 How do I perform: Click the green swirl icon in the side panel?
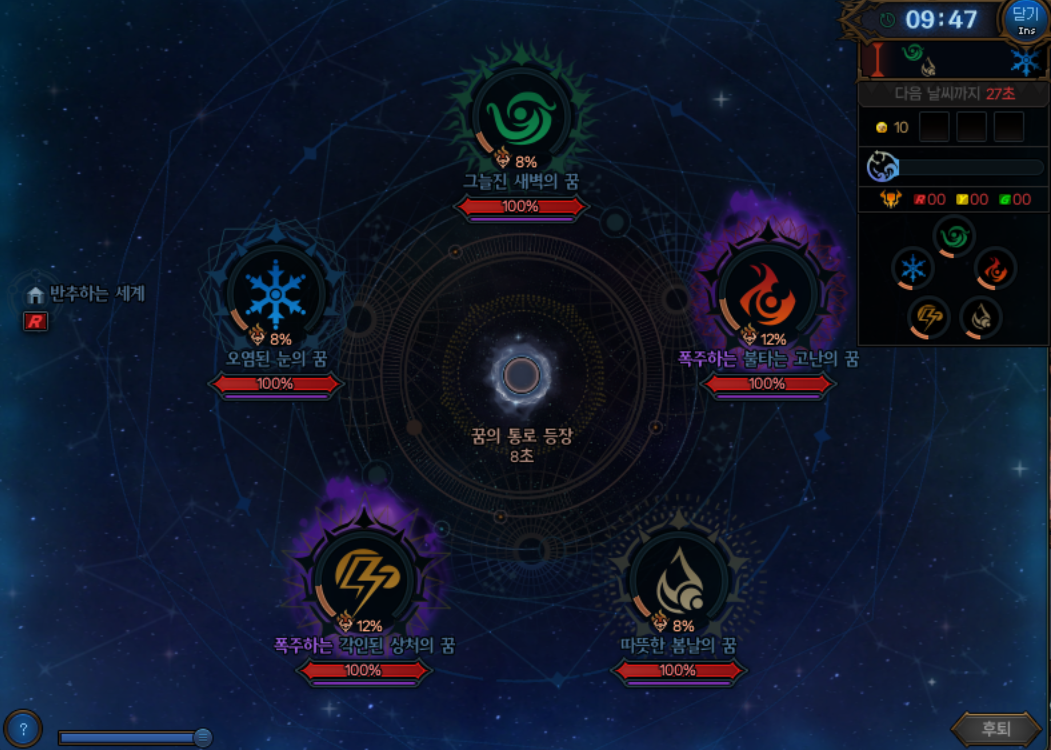(953, 237)
